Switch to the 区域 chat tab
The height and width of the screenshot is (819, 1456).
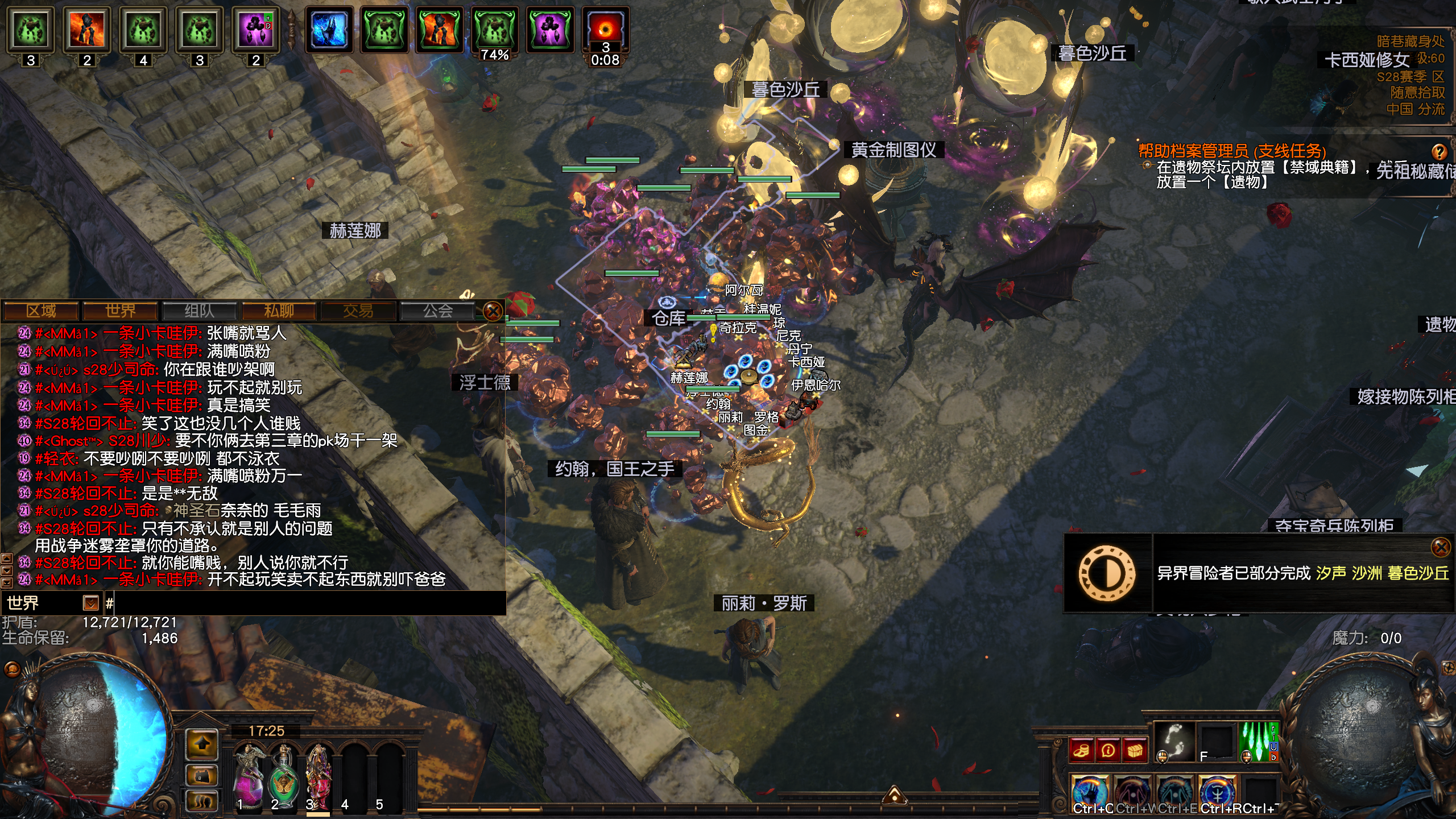(41, 311)
